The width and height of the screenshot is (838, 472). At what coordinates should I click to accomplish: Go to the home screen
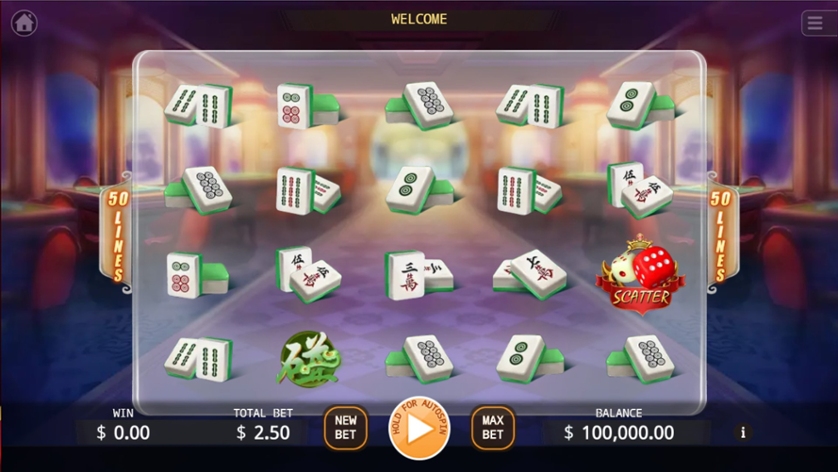click(x=24, y=23)
